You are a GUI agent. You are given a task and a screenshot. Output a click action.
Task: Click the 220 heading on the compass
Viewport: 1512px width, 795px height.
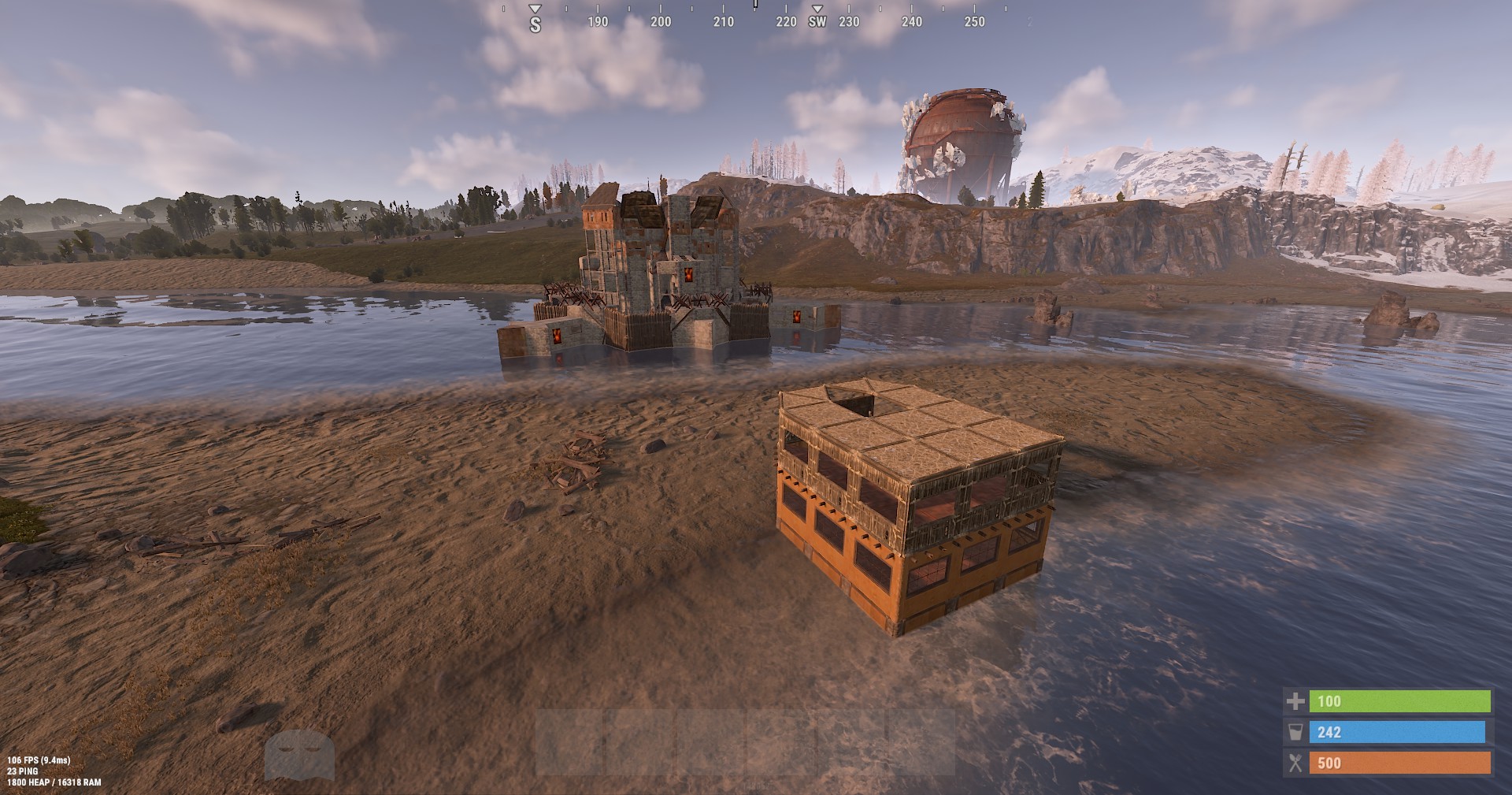tap(785, 23)
